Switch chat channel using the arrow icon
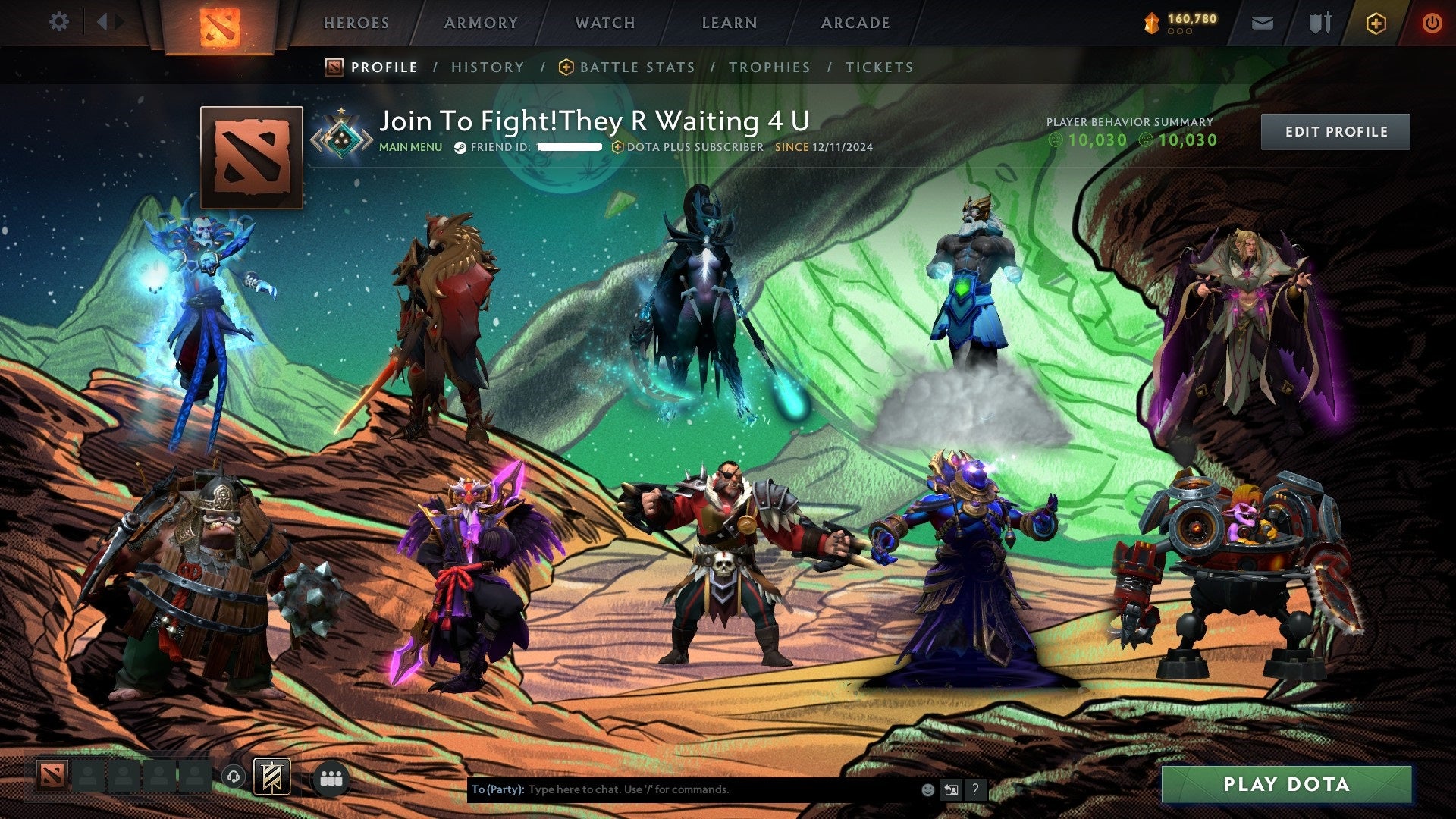 [x=951, y=789]
